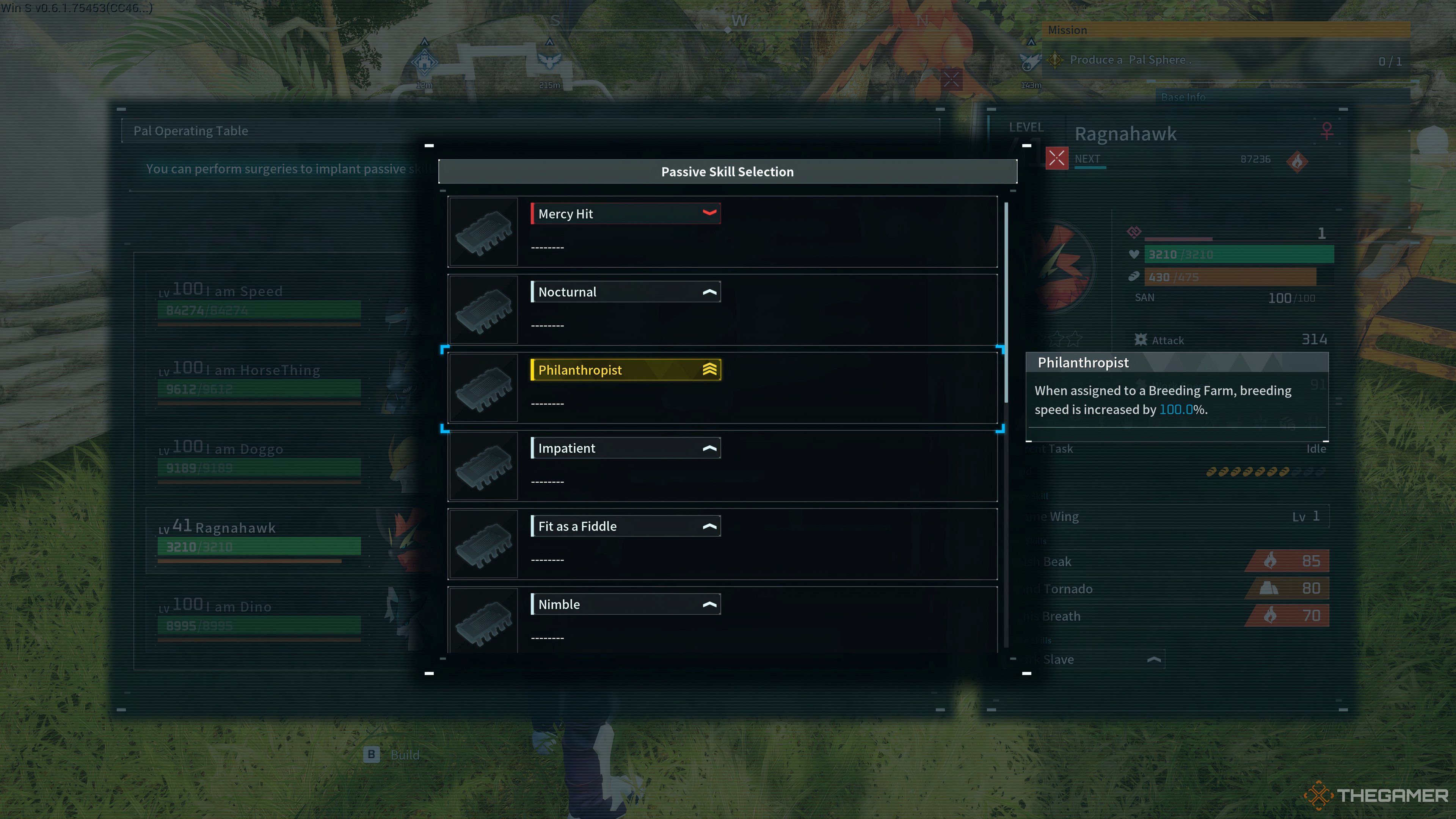Select the Nimble passive skill
Screen dimensions: 1456x819
pos(722,620)
